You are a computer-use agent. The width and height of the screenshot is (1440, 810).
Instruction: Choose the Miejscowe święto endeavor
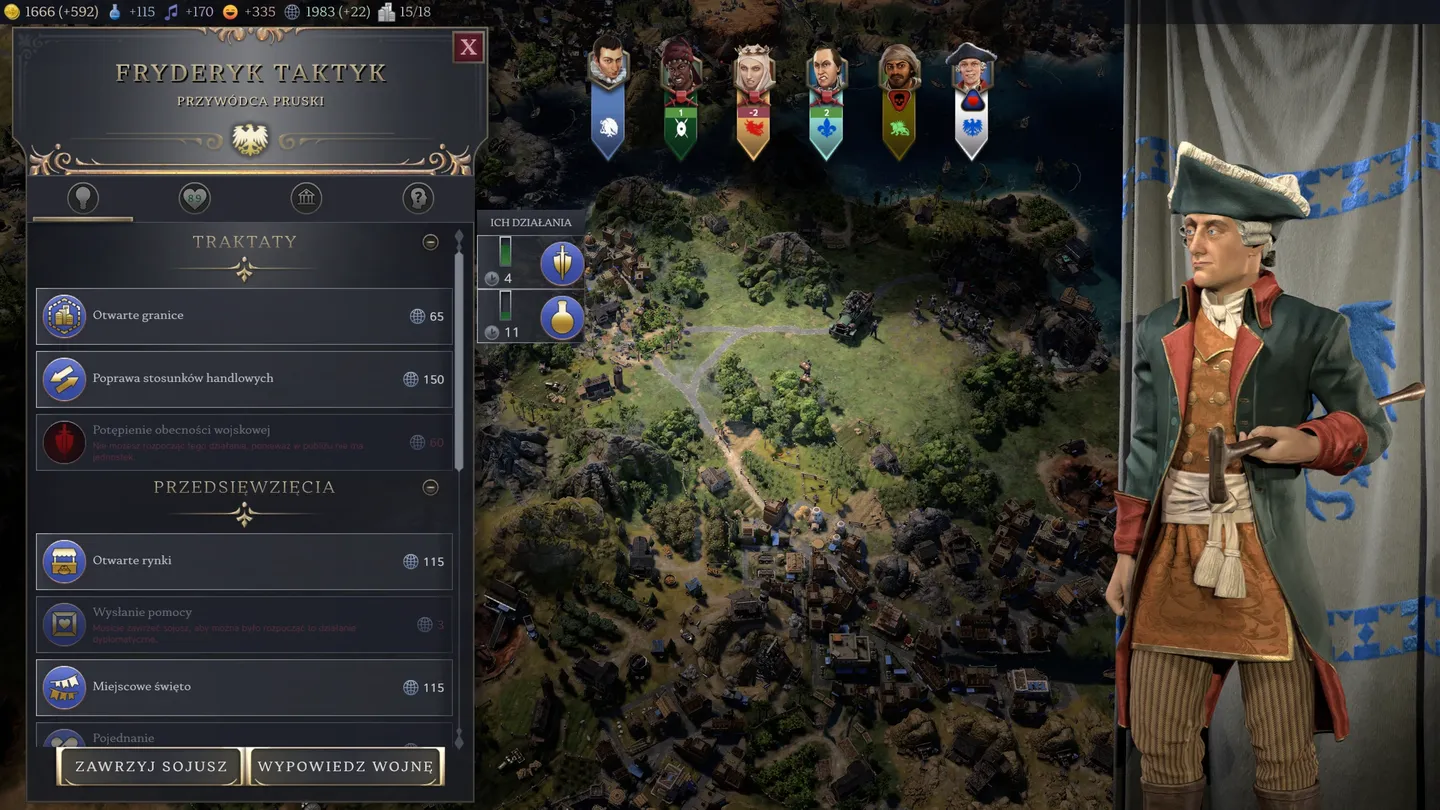click(x=244, y=687)
